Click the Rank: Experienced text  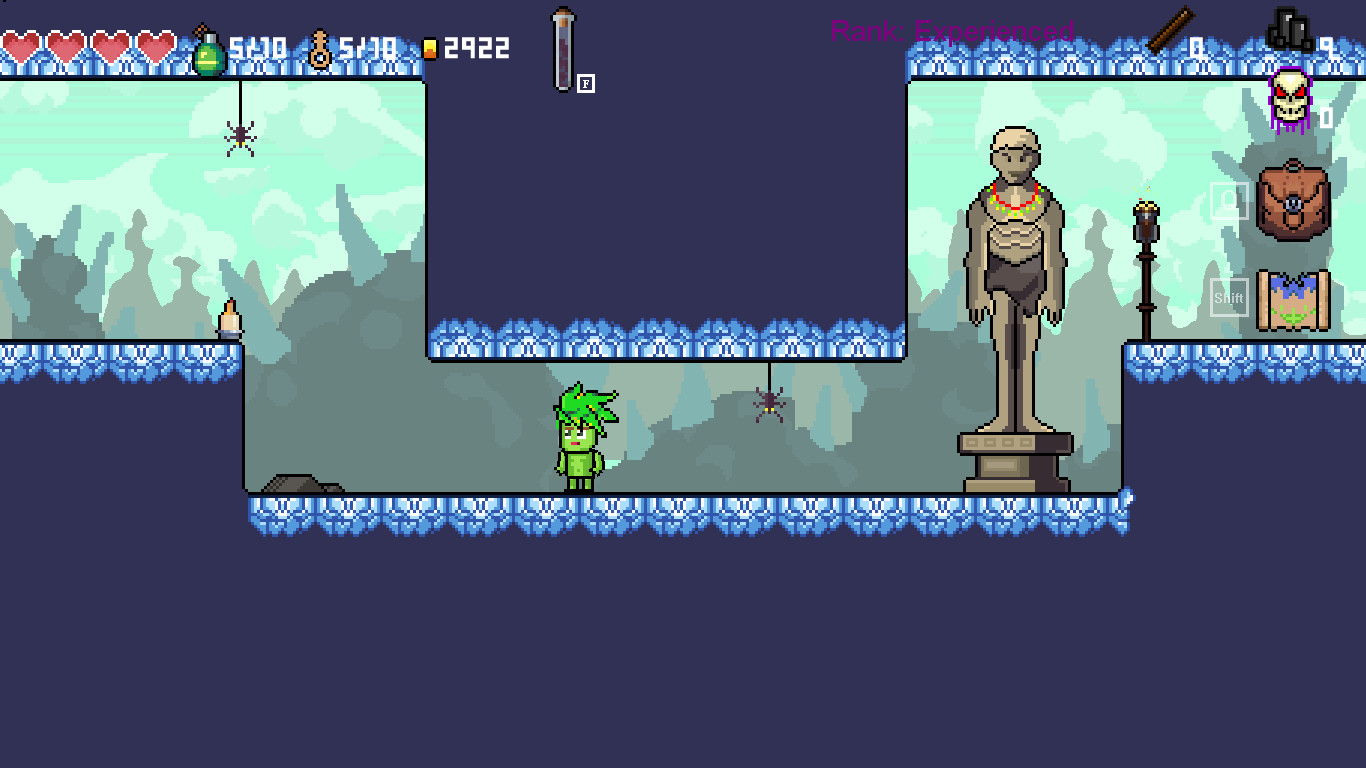951,33
